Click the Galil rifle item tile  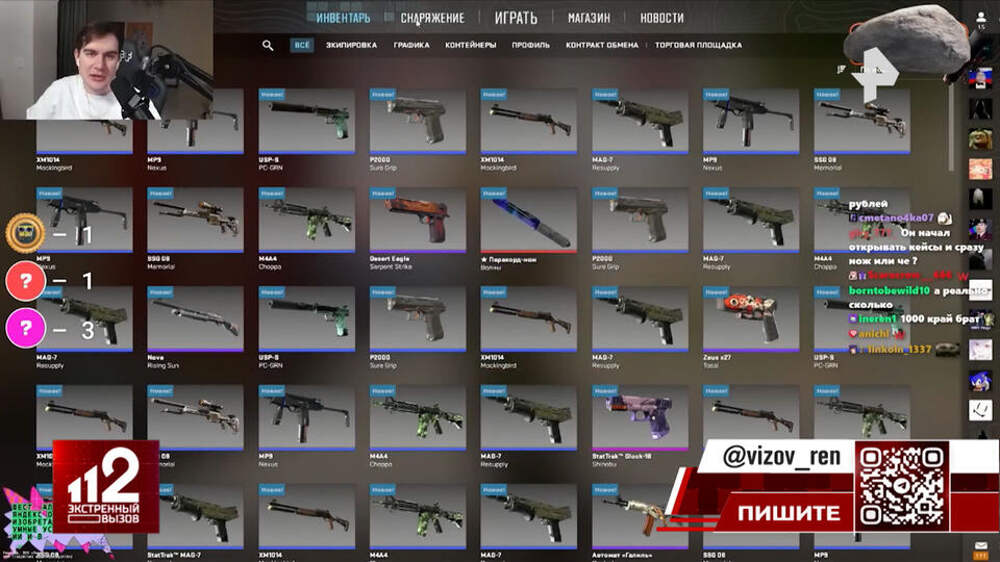(639, 515)
